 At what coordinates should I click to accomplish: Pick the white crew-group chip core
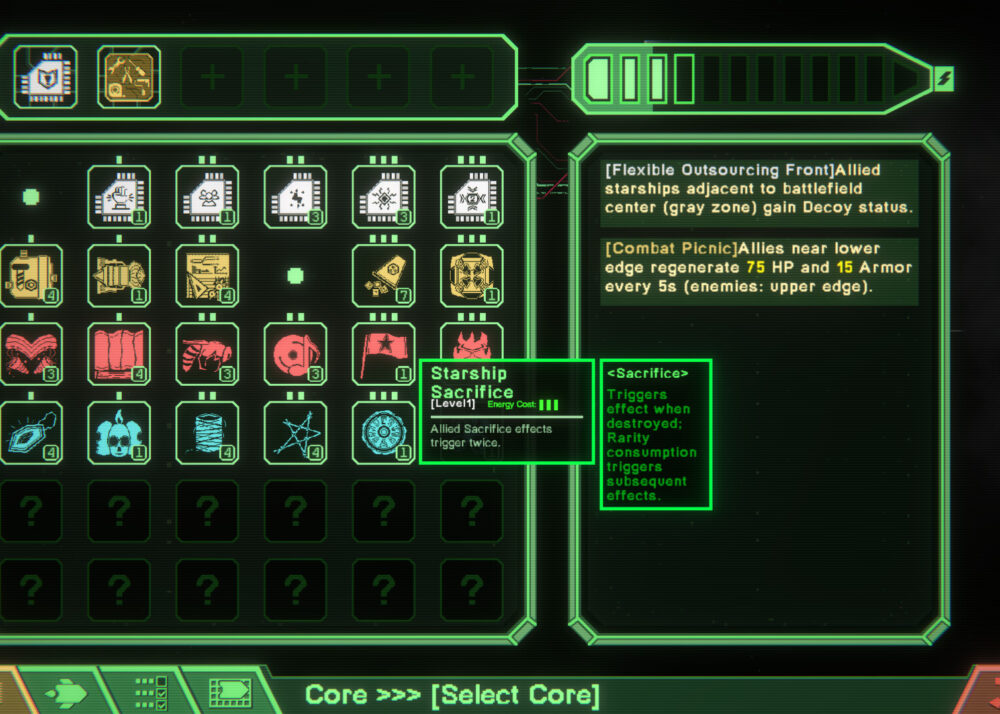point(207,197)
